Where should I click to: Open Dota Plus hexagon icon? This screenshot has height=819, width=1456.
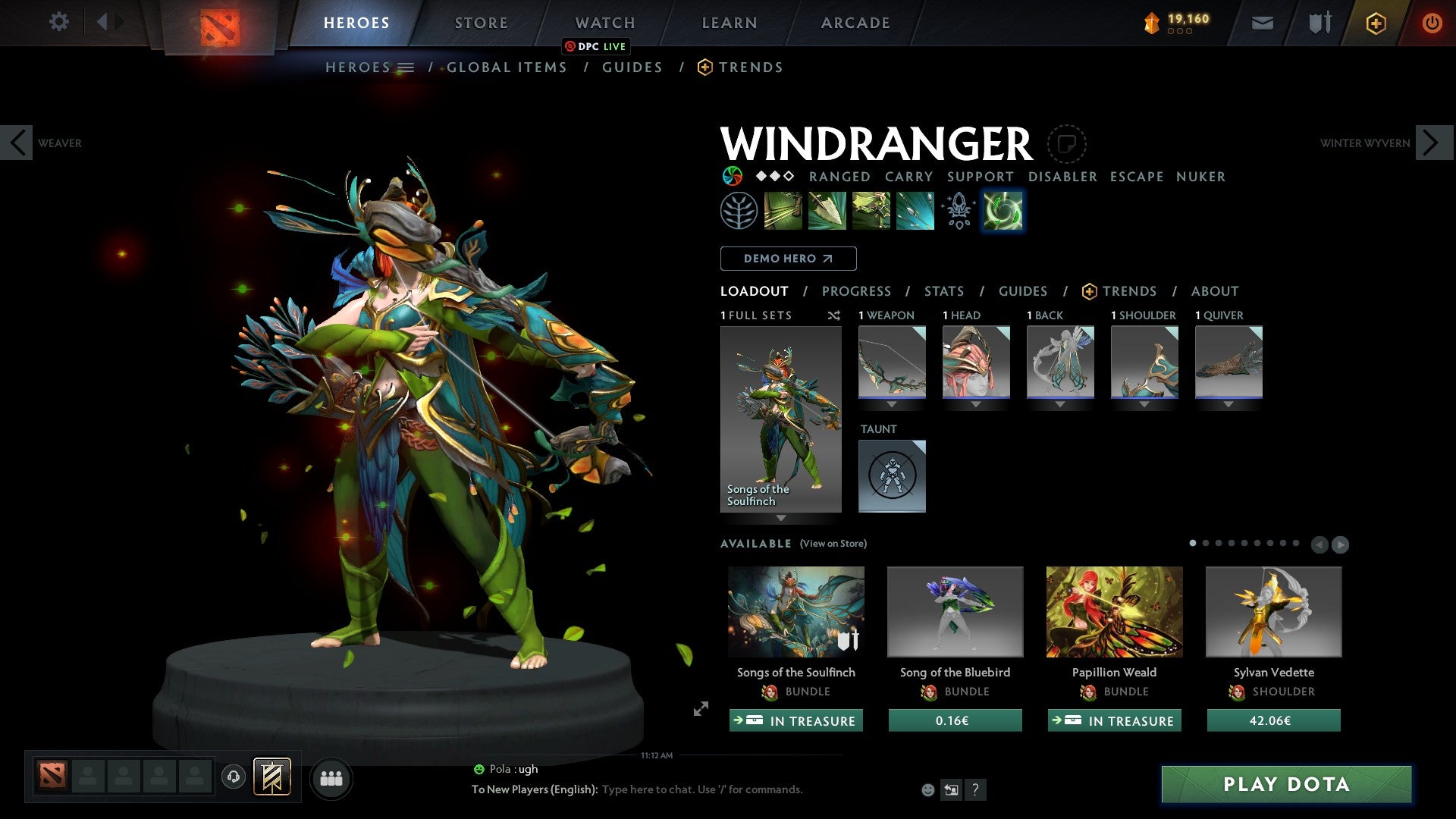[1375, 23]
